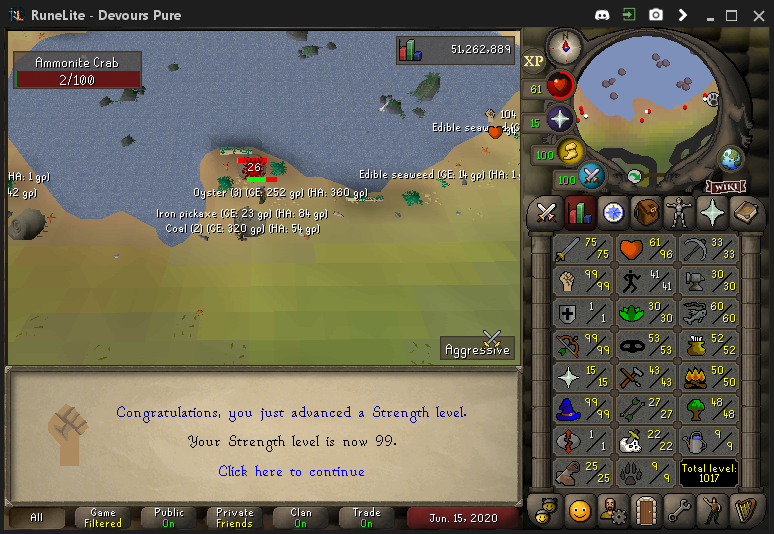Viewport: 774px width, 534px height.
Task: Open the Combat Options tab
Action: click(x=546, y=212)
